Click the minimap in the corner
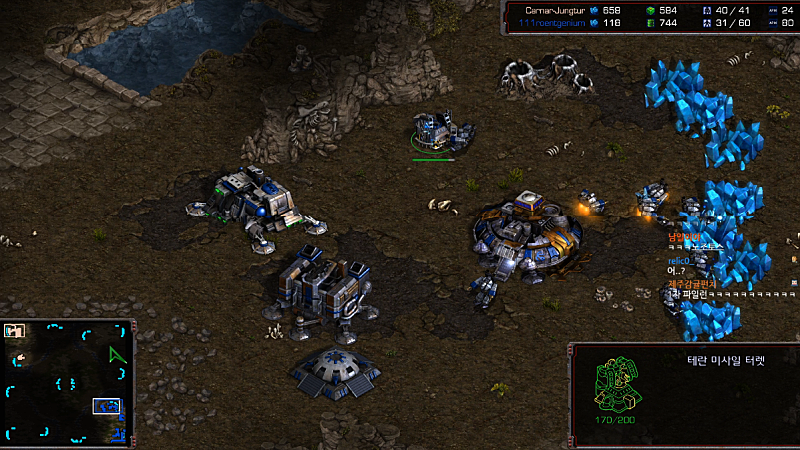 [x=68, y=382]
